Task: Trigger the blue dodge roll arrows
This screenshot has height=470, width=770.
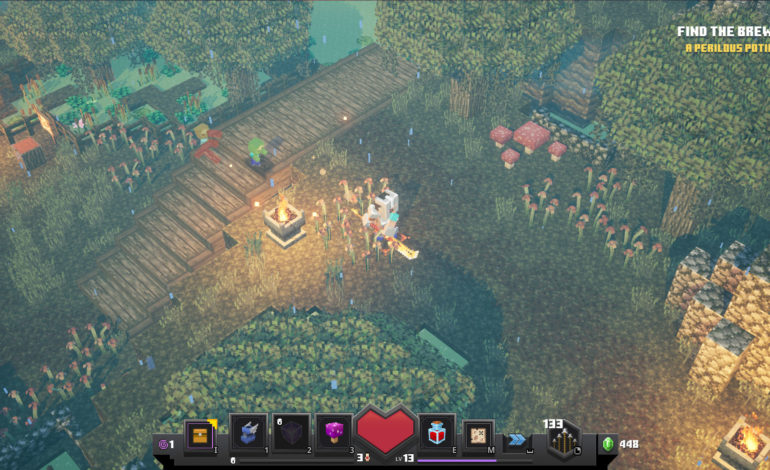Action: (x=517, y=439)
